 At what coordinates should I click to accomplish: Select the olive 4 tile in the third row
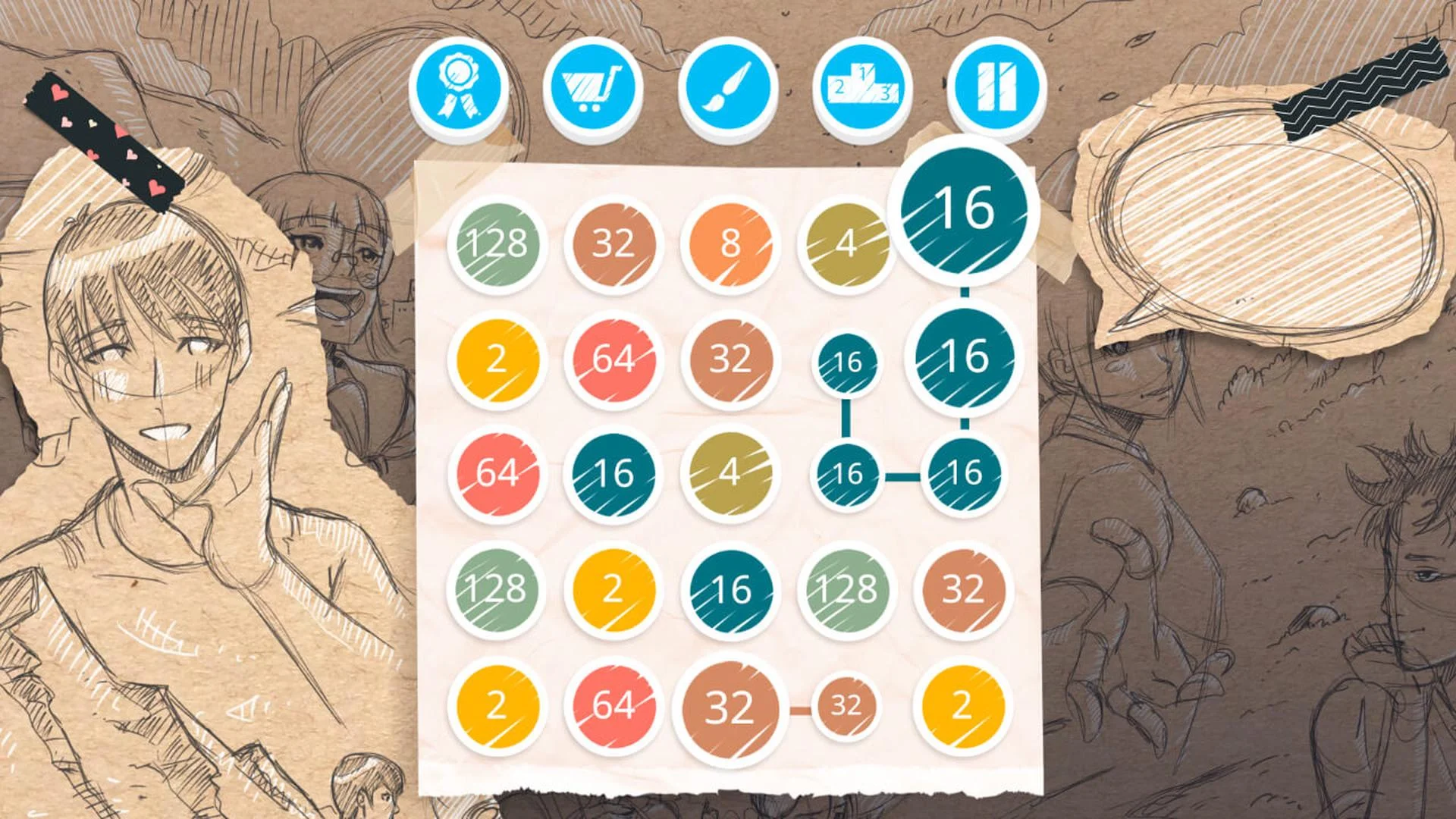click(730, 474)
